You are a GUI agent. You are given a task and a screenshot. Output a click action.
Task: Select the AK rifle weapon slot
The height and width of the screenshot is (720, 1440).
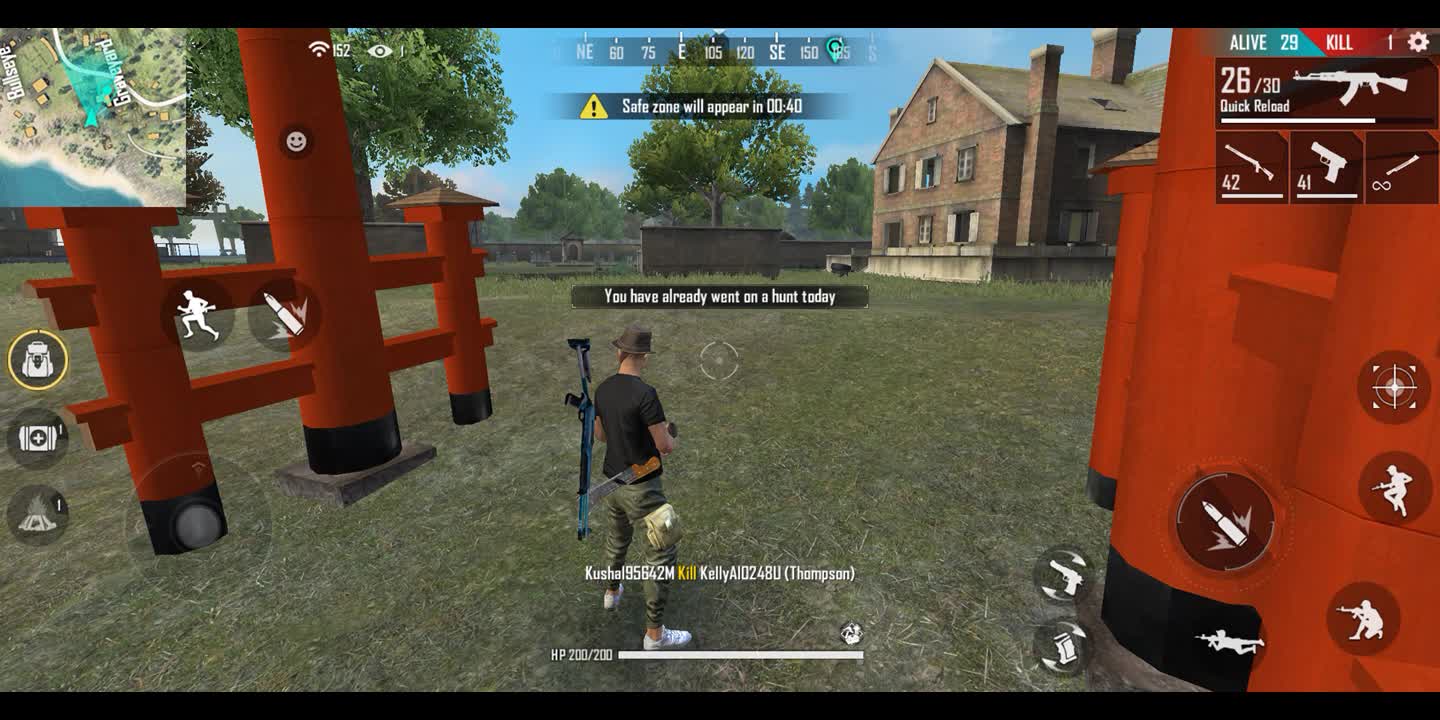click(1326, 92)
